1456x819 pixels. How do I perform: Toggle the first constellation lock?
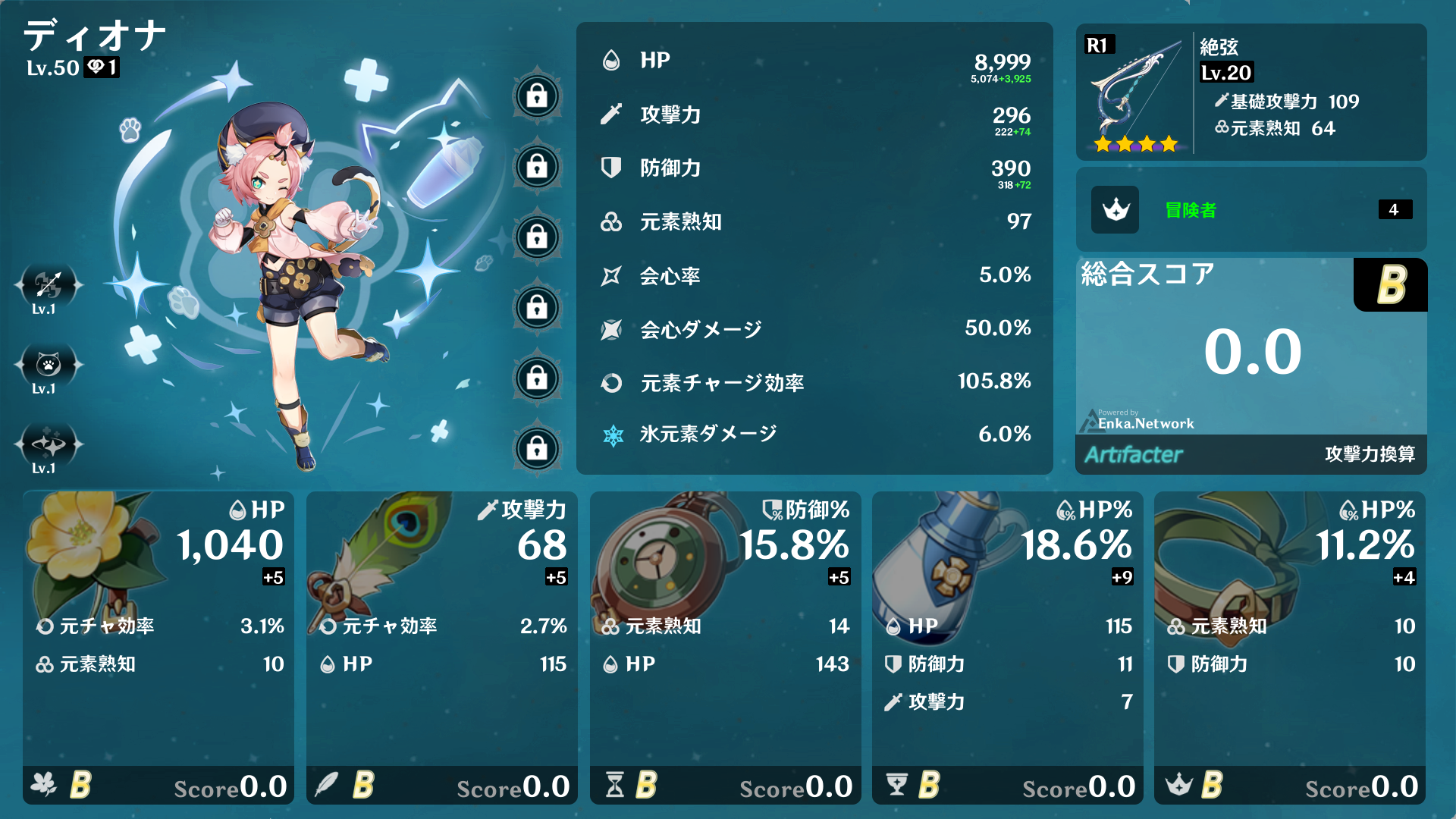coord(537,97)
